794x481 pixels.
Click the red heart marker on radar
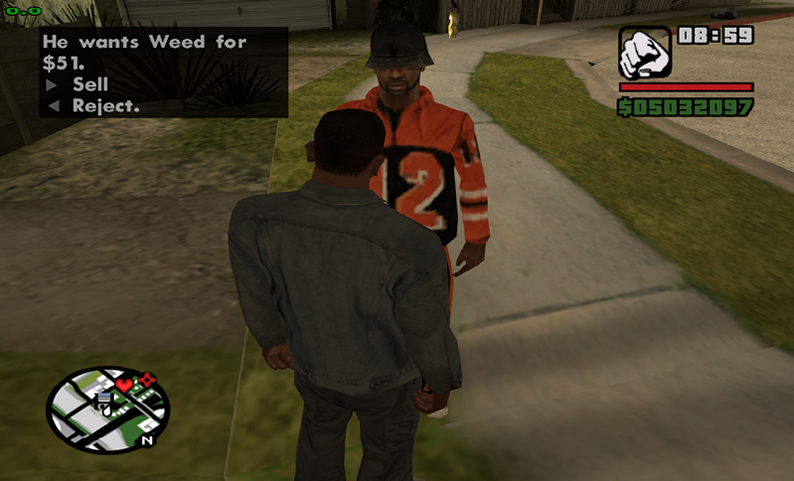point(125,385)
